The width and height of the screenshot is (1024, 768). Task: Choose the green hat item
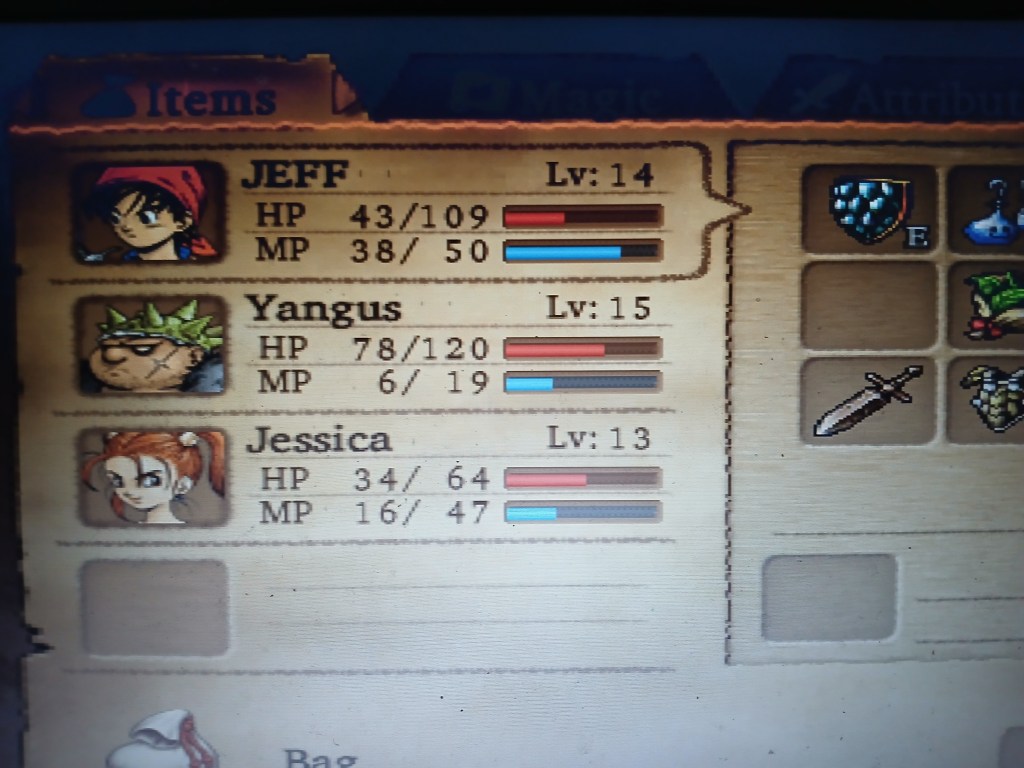coord(992,304)
